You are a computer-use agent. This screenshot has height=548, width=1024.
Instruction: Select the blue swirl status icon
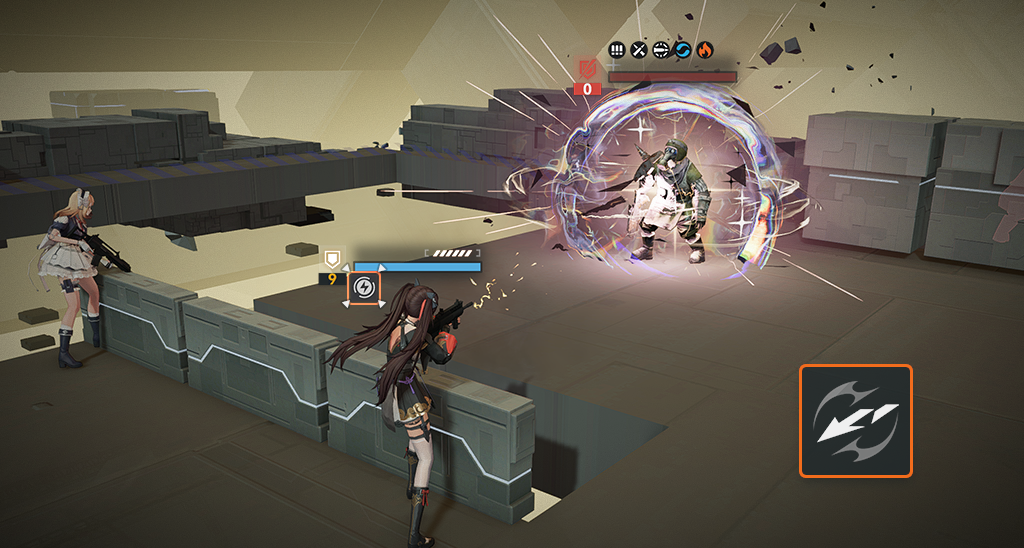(683, 49)
